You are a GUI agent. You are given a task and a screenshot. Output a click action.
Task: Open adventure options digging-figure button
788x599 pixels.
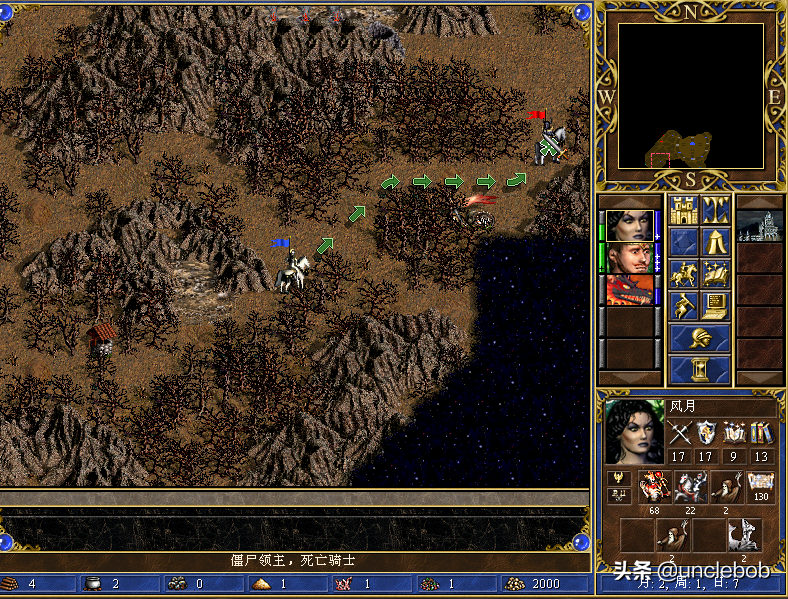(x=684, y=304)
